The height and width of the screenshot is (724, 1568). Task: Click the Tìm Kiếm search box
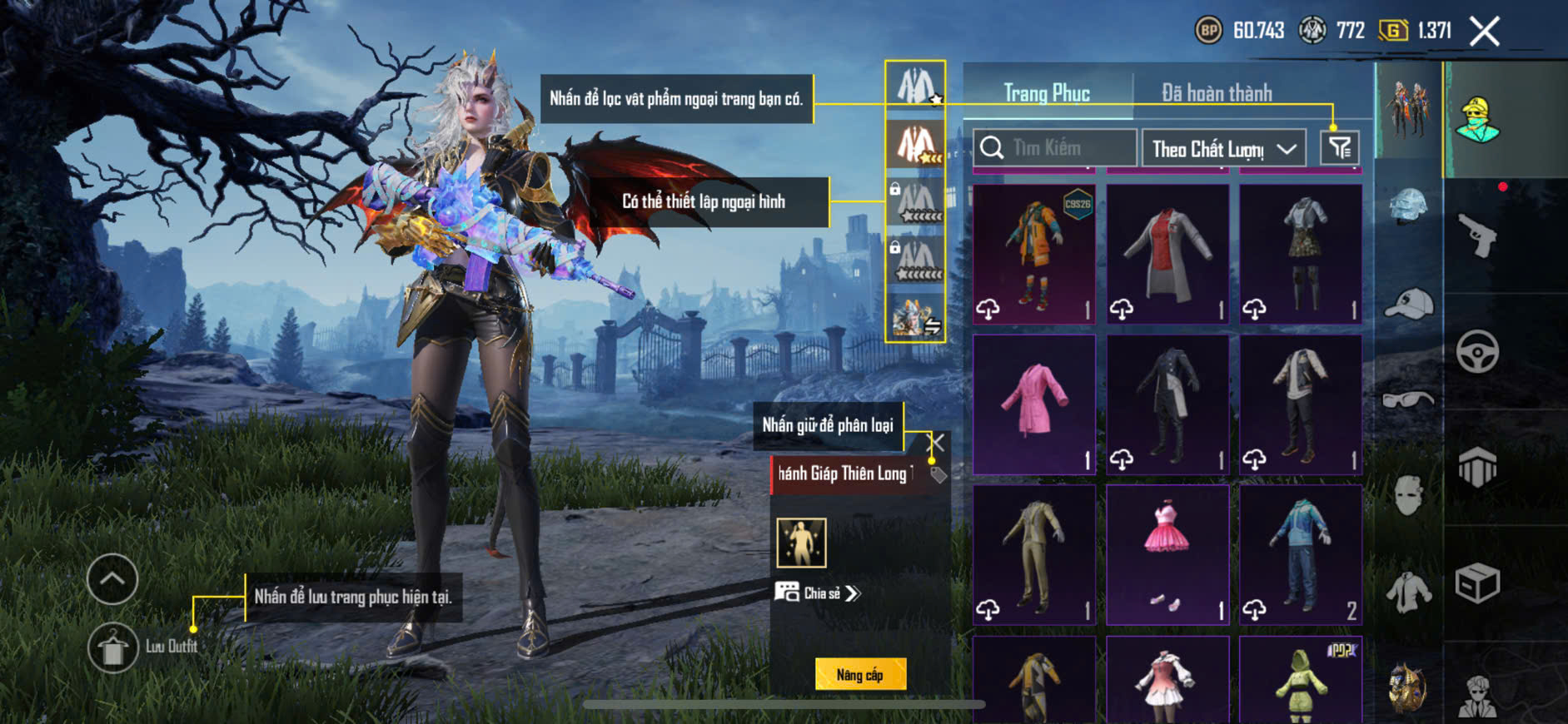(1055, 148)
